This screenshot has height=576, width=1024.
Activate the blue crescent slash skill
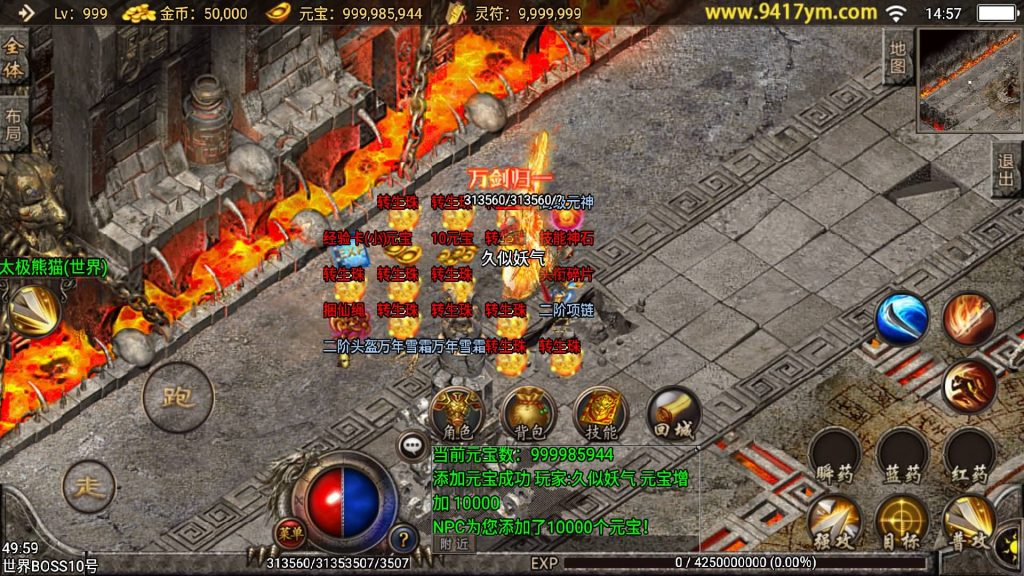902,320
